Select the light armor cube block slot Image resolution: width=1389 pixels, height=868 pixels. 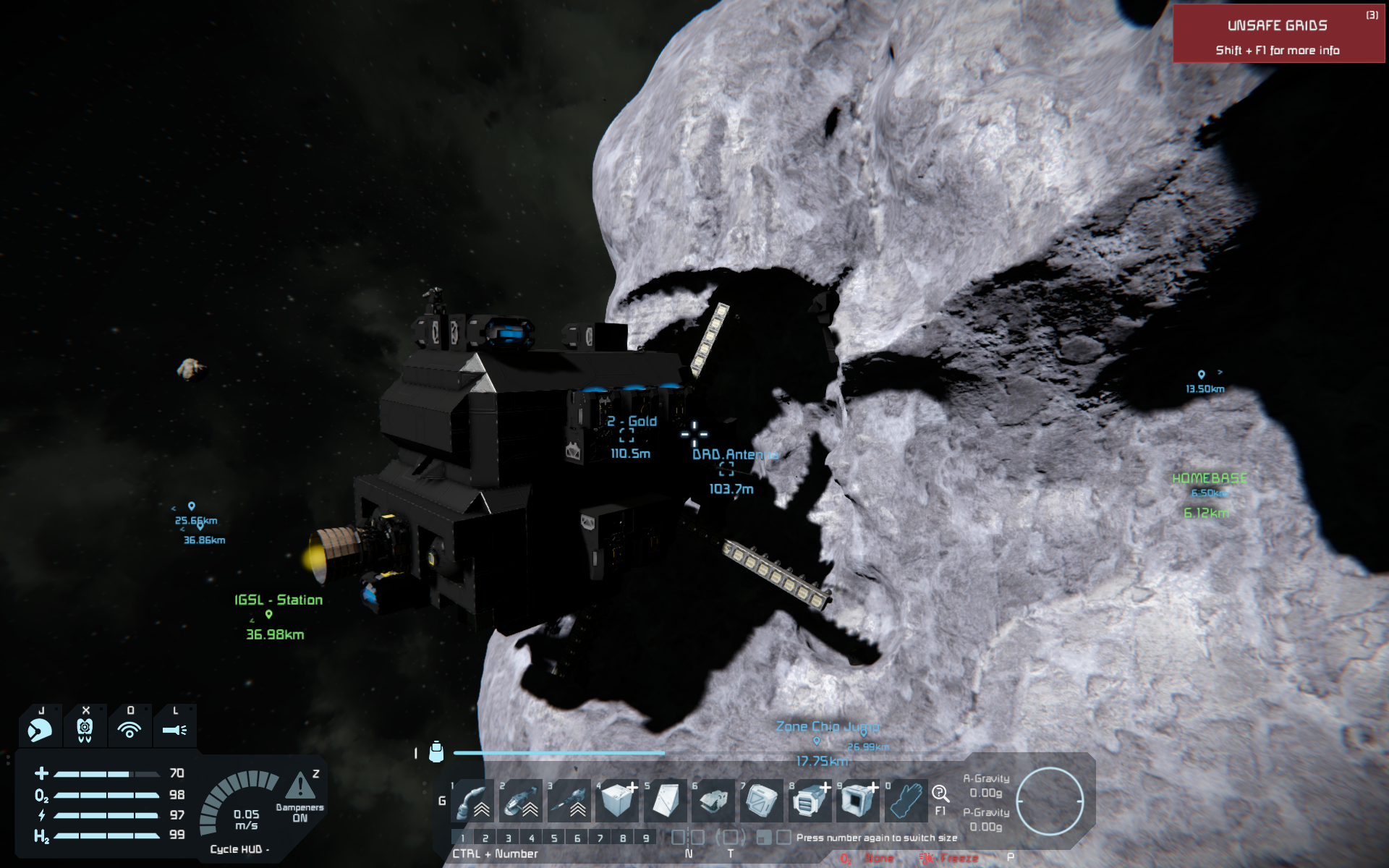point(617,801)
